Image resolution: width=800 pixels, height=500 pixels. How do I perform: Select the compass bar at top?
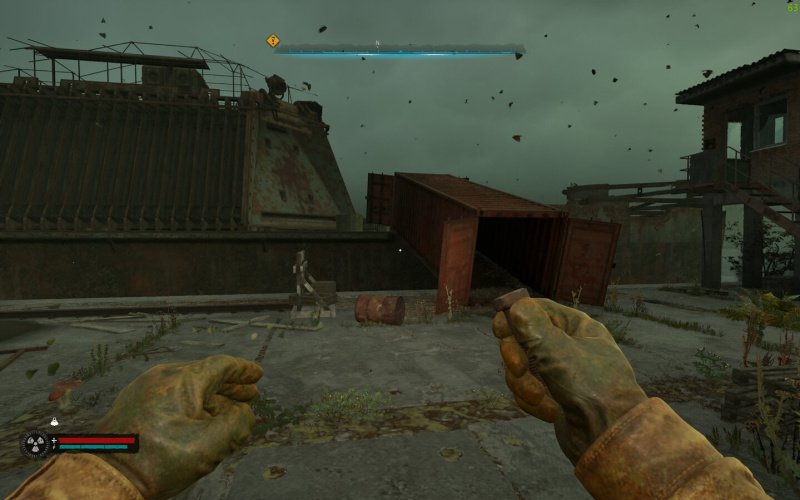400,47
